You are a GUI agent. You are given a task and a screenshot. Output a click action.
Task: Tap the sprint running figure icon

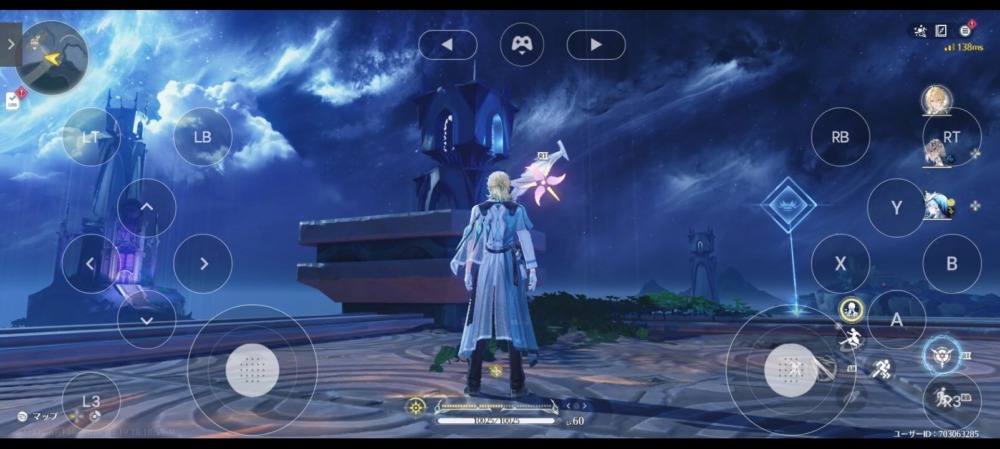pos(882,369)
